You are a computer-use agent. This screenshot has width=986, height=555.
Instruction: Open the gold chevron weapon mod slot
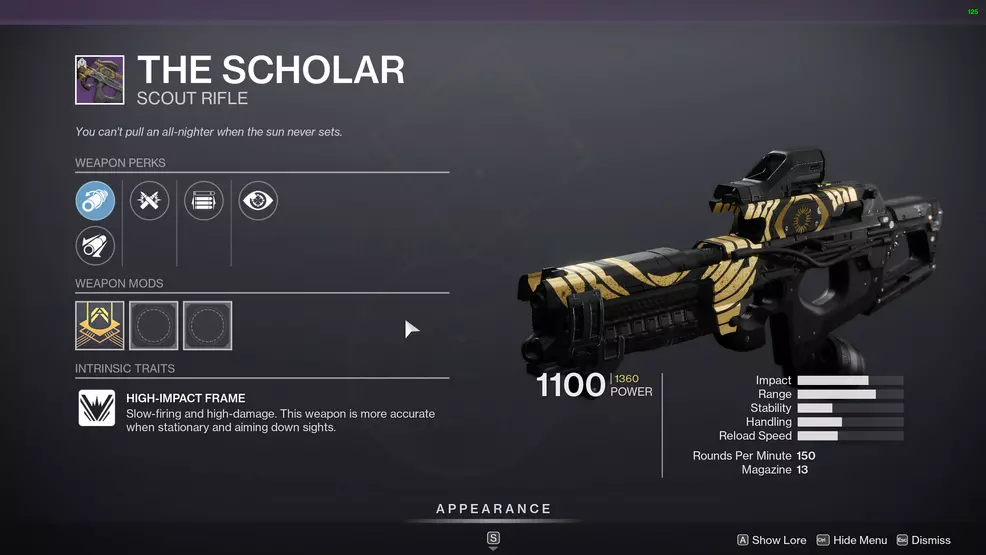point(100,326)
